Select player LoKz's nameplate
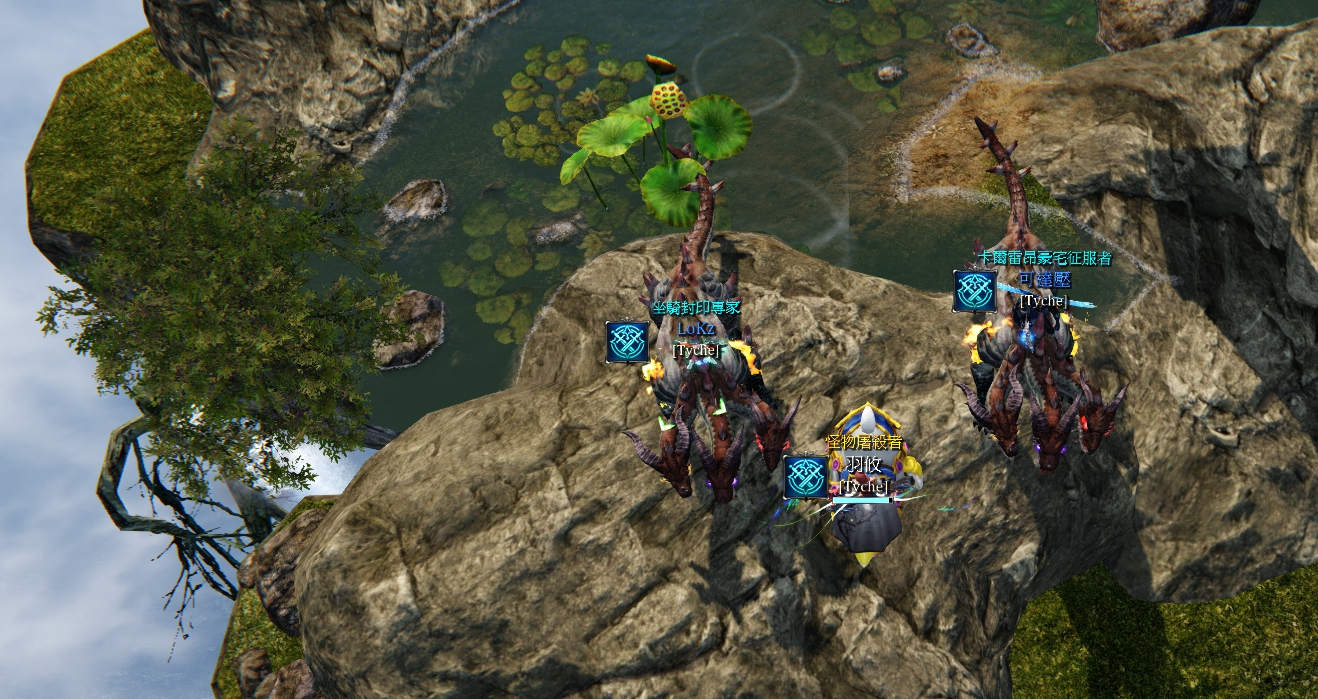Viewport: 1318px width, 699px height. click(694, 328)
